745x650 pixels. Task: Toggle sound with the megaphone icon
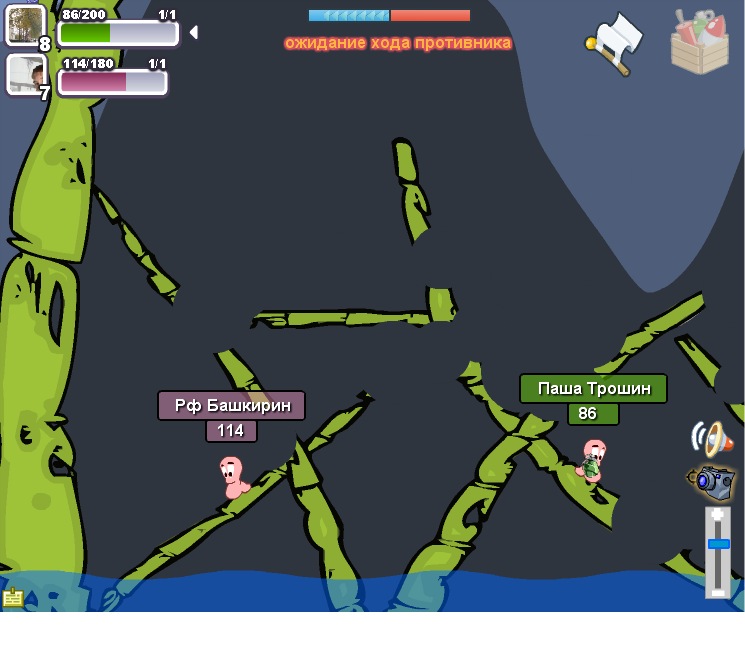click(712, 438)
